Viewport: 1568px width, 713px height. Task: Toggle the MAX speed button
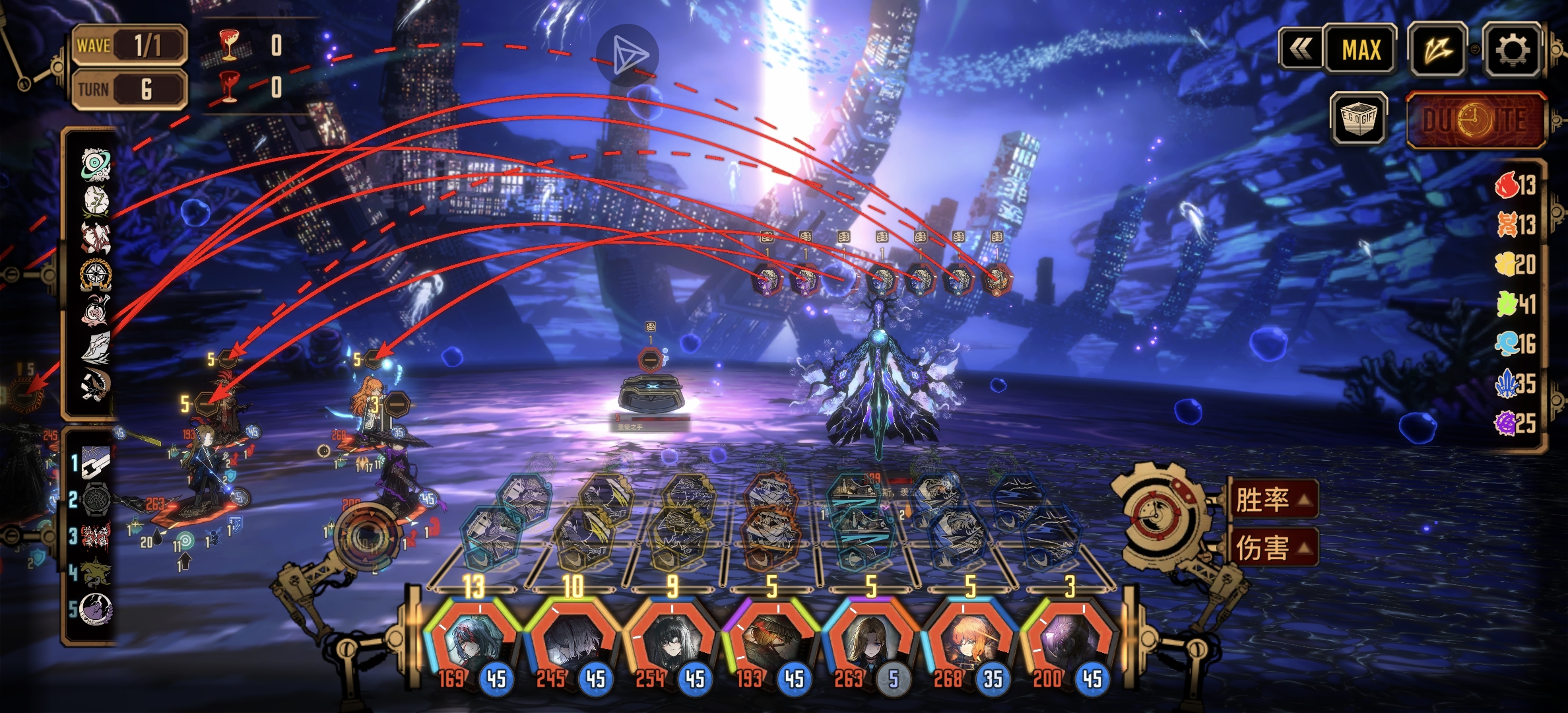tap(1361, 50)
